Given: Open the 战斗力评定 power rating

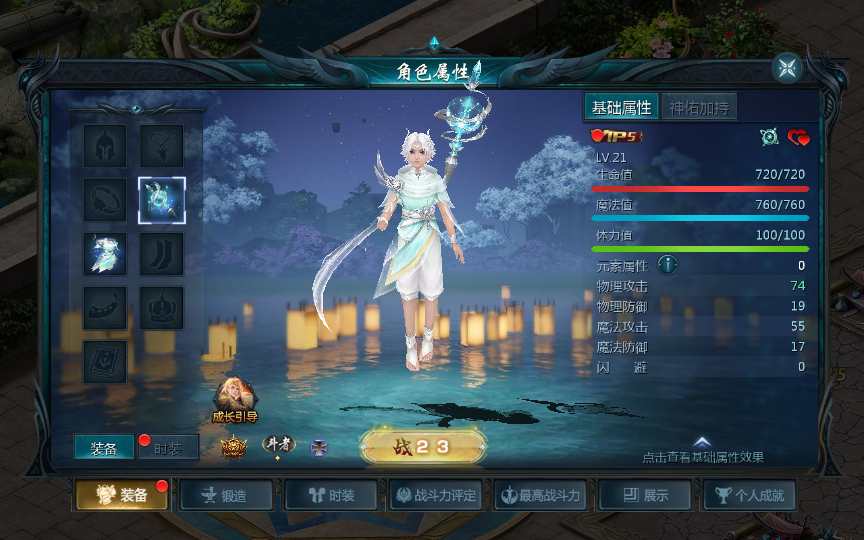Looking at the screenshot, I should click(x=435, y=495).
